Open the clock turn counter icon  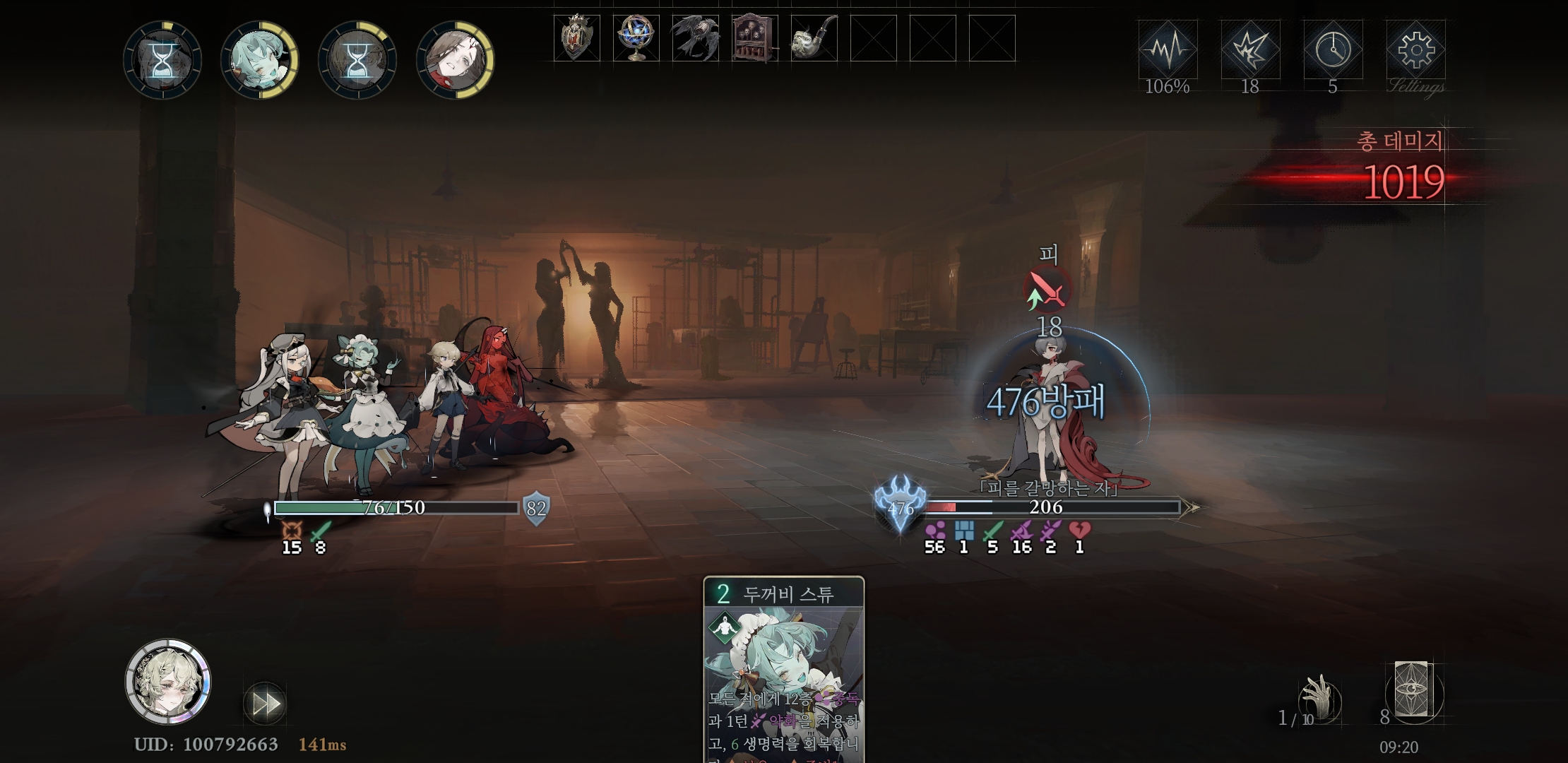click(x=1333, y=50)
